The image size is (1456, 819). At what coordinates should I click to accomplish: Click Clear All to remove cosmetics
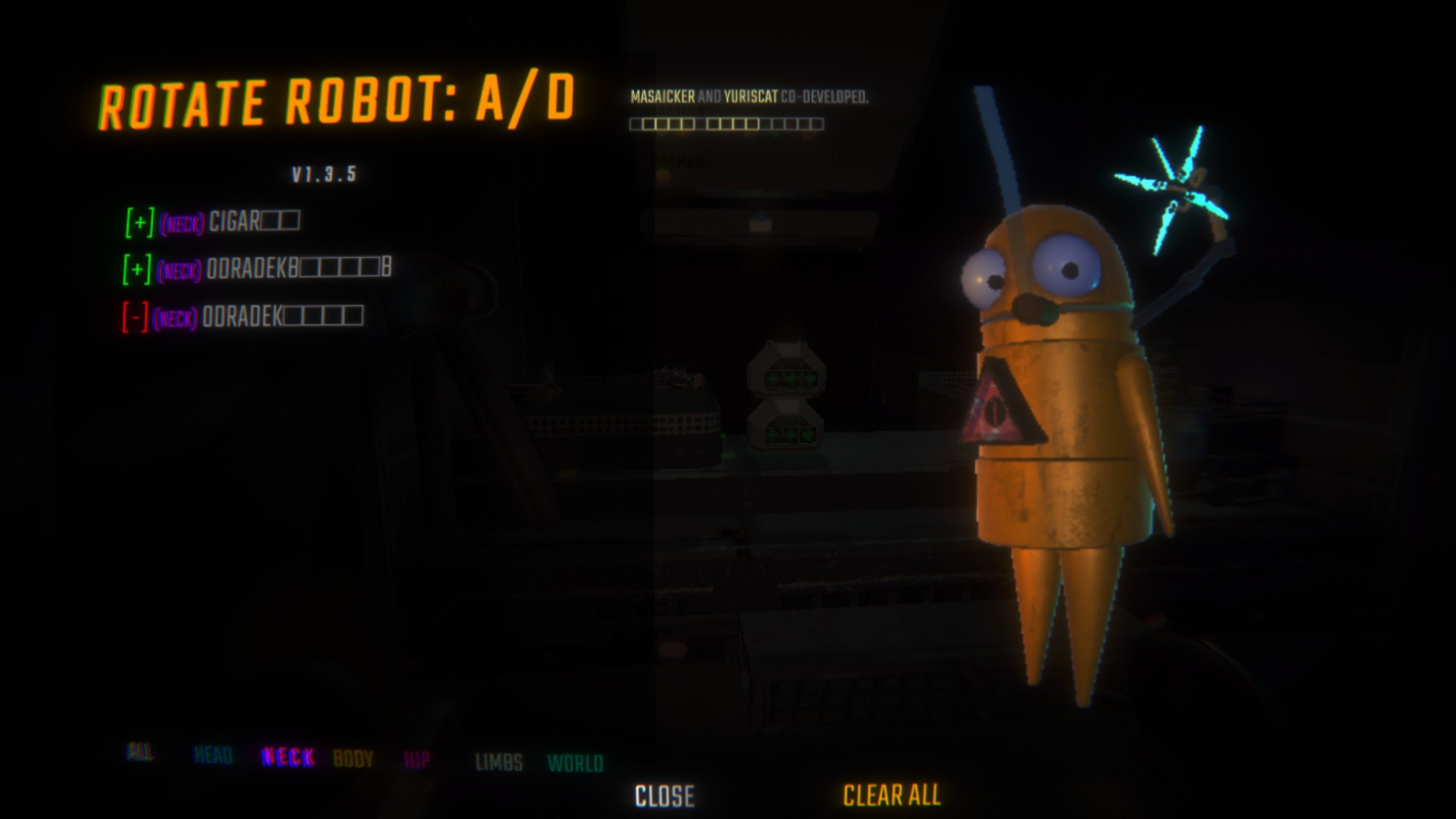coord(891,795)
